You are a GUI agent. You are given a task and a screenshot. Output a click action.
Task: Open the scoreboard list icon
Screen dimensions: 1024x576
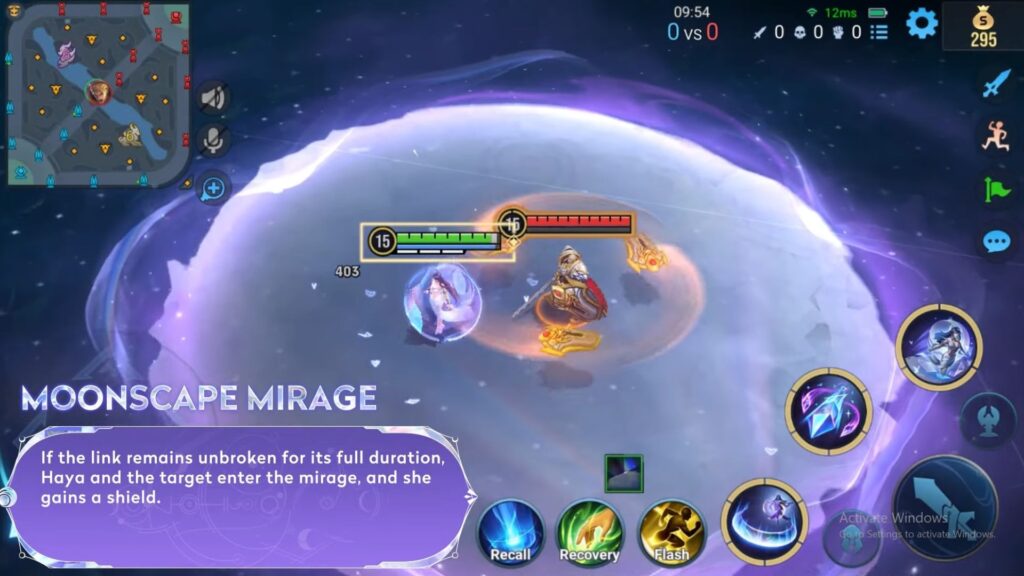879,32
